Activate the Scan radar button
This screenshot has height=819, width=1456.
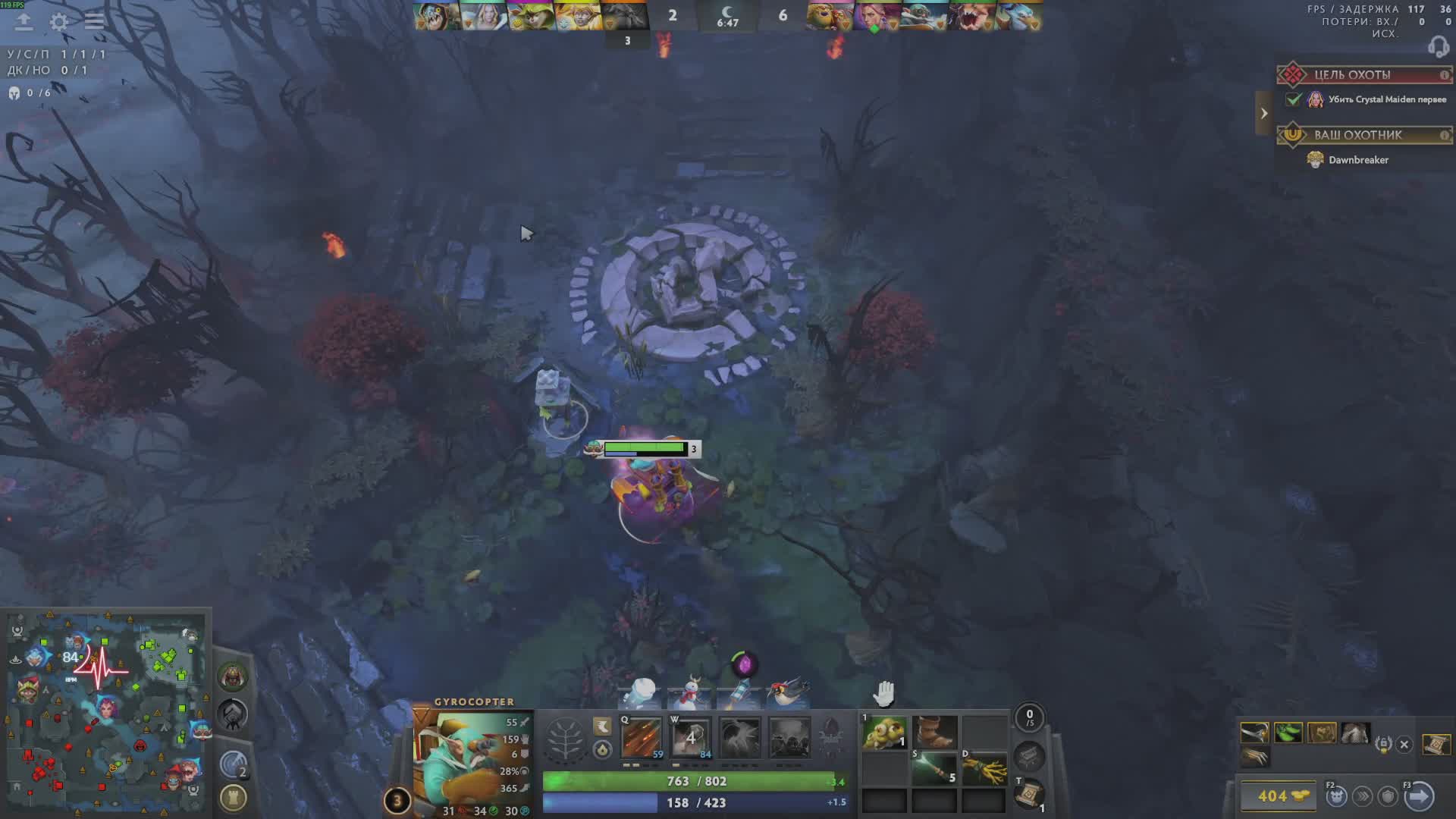click(x=234, y=764)
